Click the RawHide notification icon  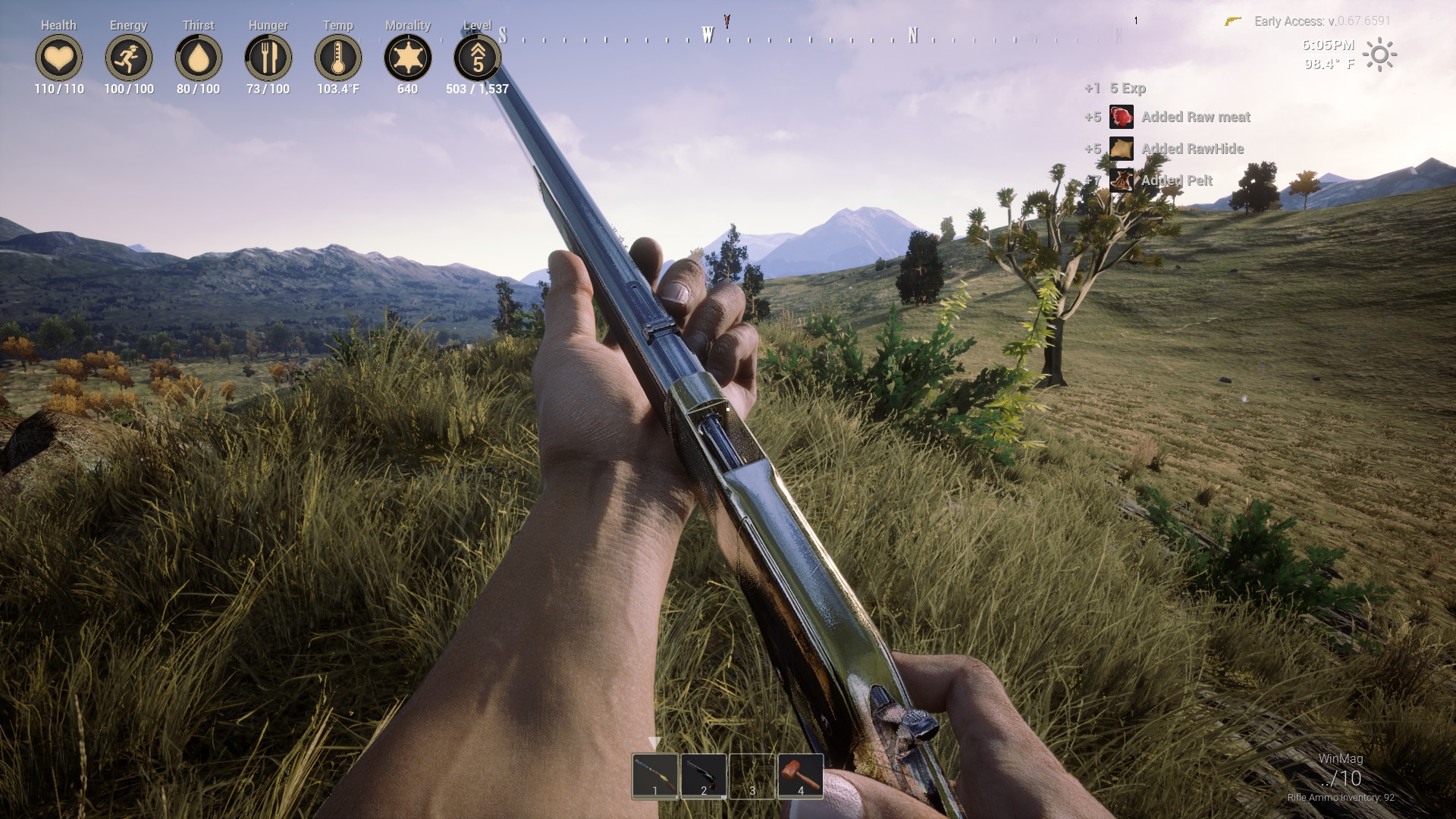click(x=1120, y=149)
